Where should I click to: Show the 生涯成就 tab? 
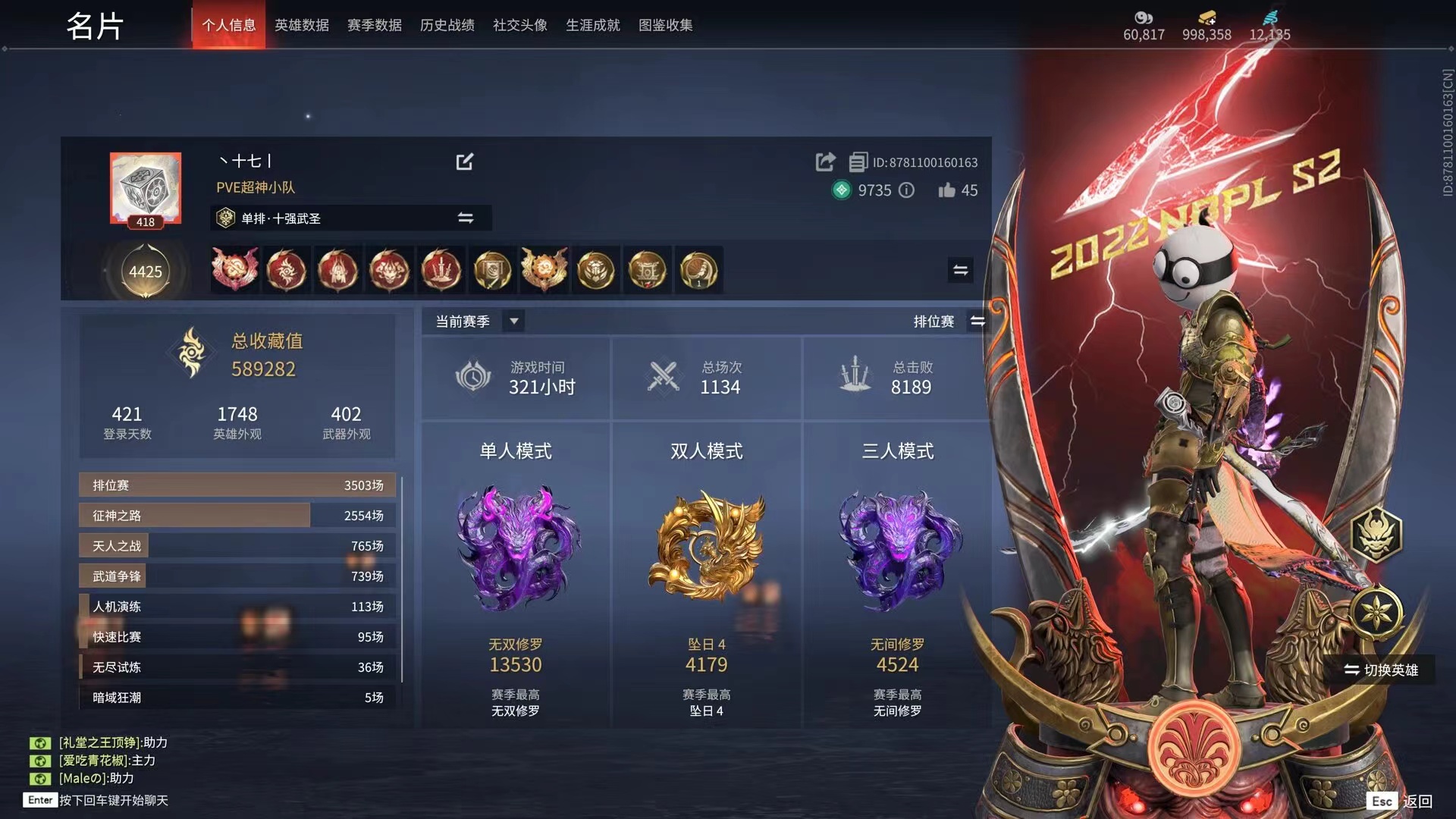point(592,25)
